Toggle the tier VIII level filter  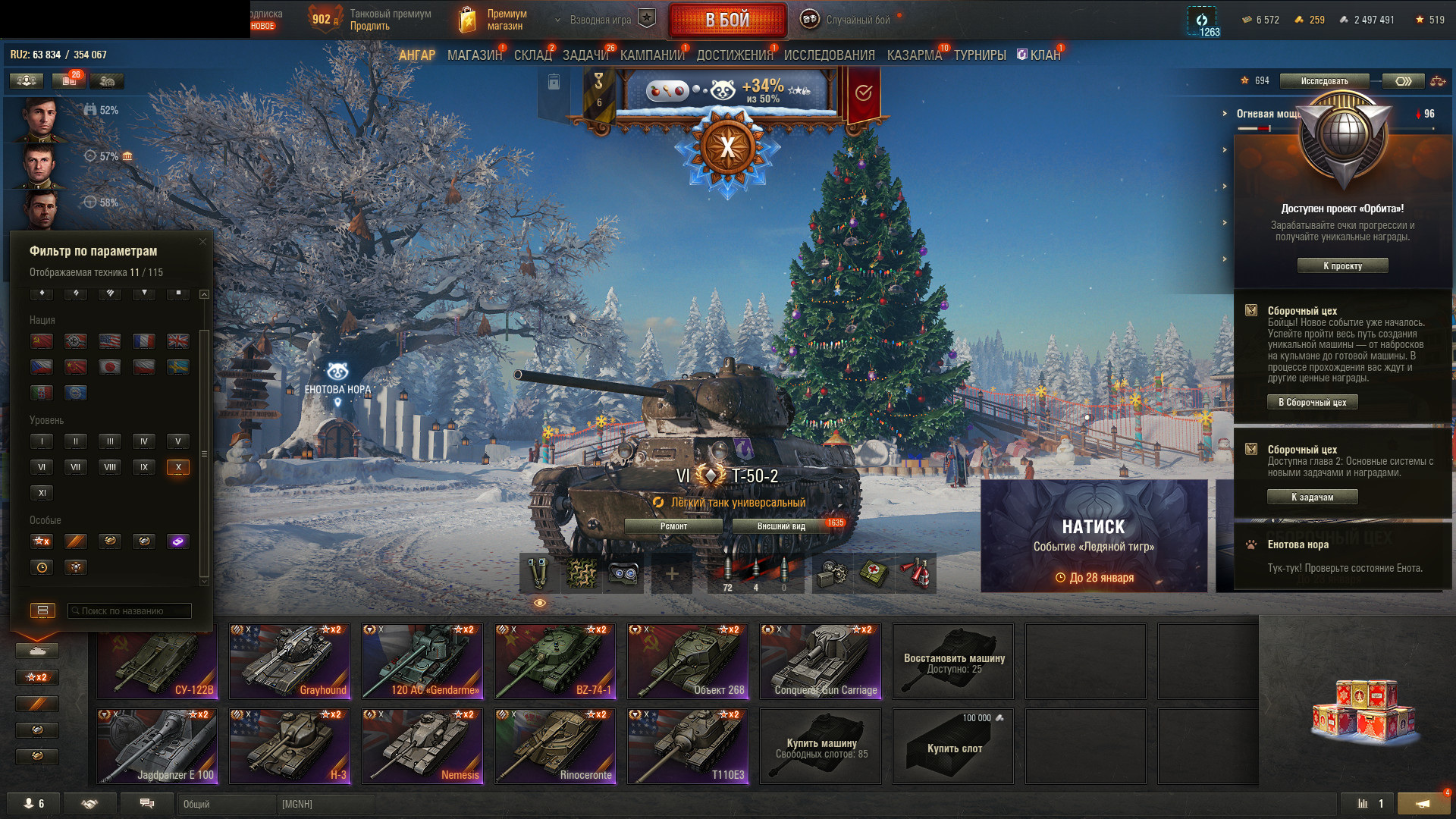point(110,467)
